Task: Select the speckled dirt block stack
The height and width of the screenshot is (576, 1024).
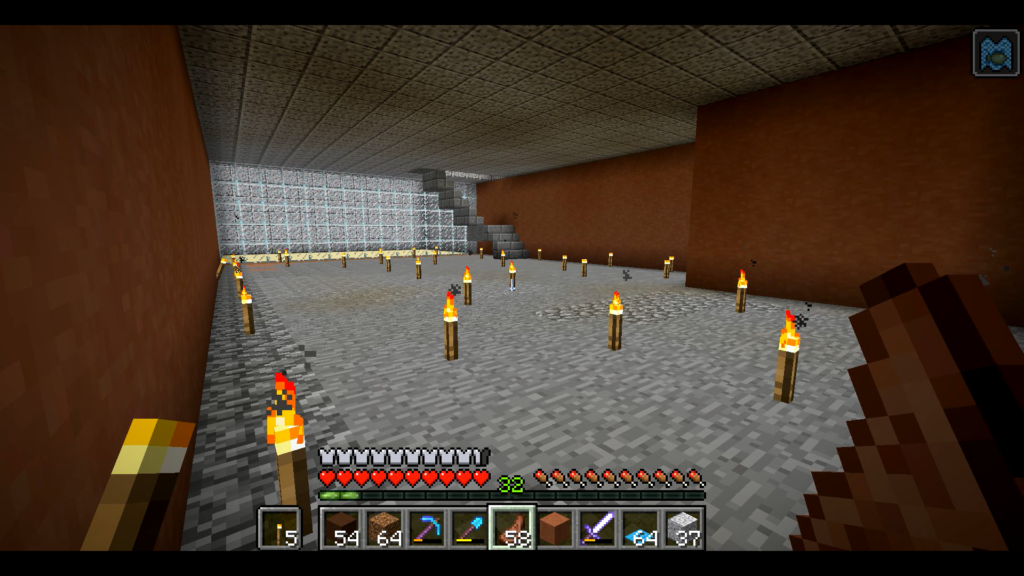Action: pos(385,528)
